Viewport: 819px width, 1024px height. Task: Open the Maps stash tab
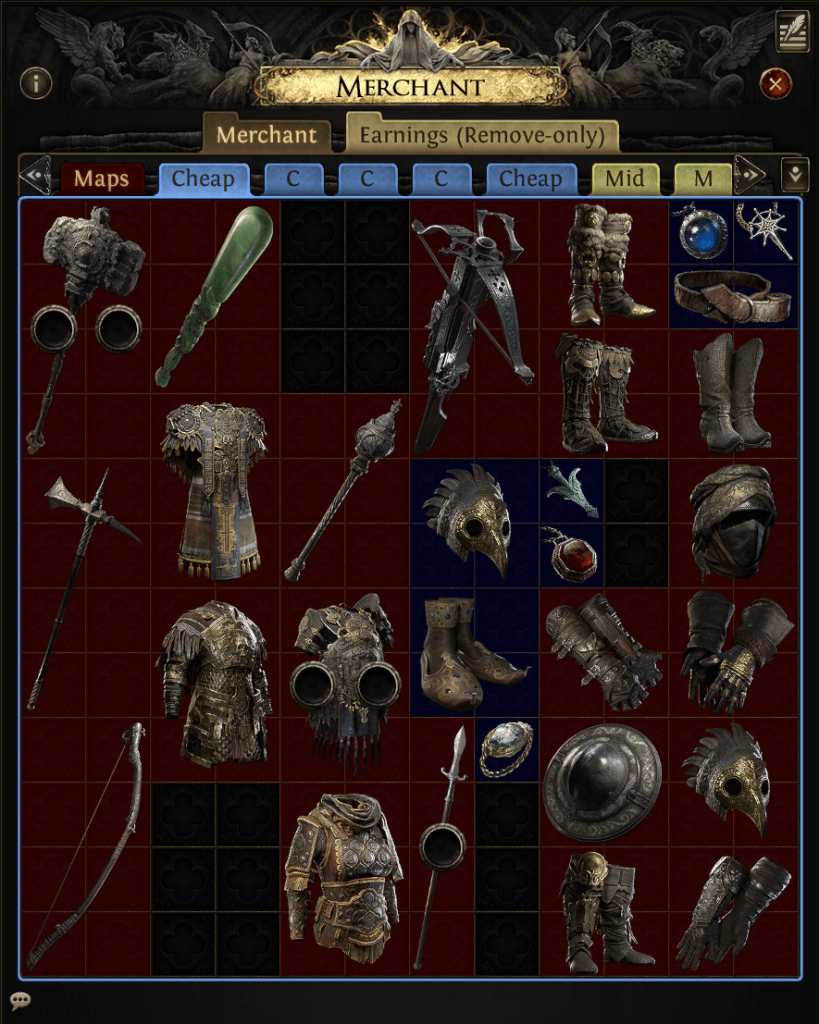[102, 180]
